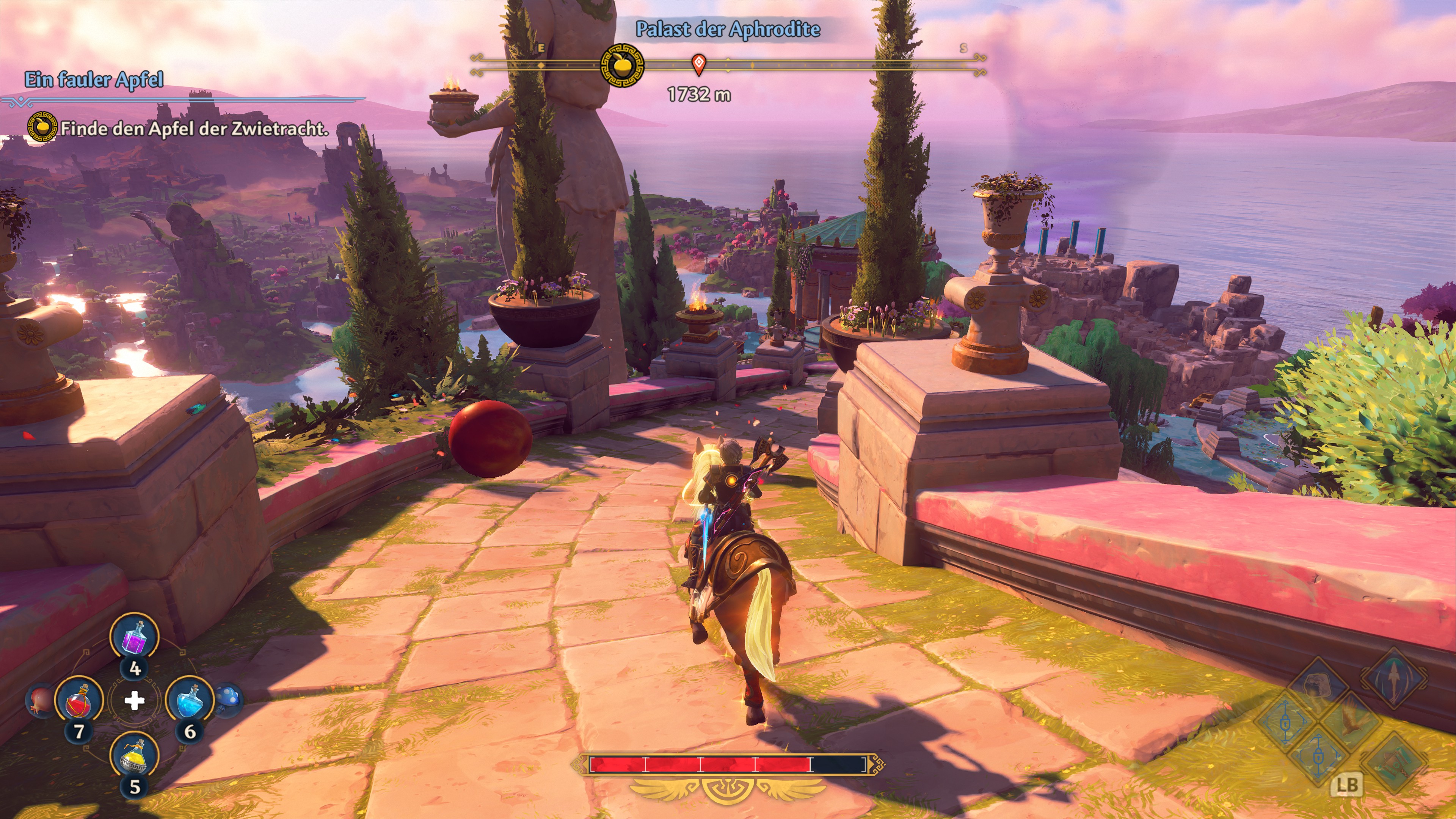Use the blue stamina potion
This screenshot has width=1456, height=819.
coord(189,701)
